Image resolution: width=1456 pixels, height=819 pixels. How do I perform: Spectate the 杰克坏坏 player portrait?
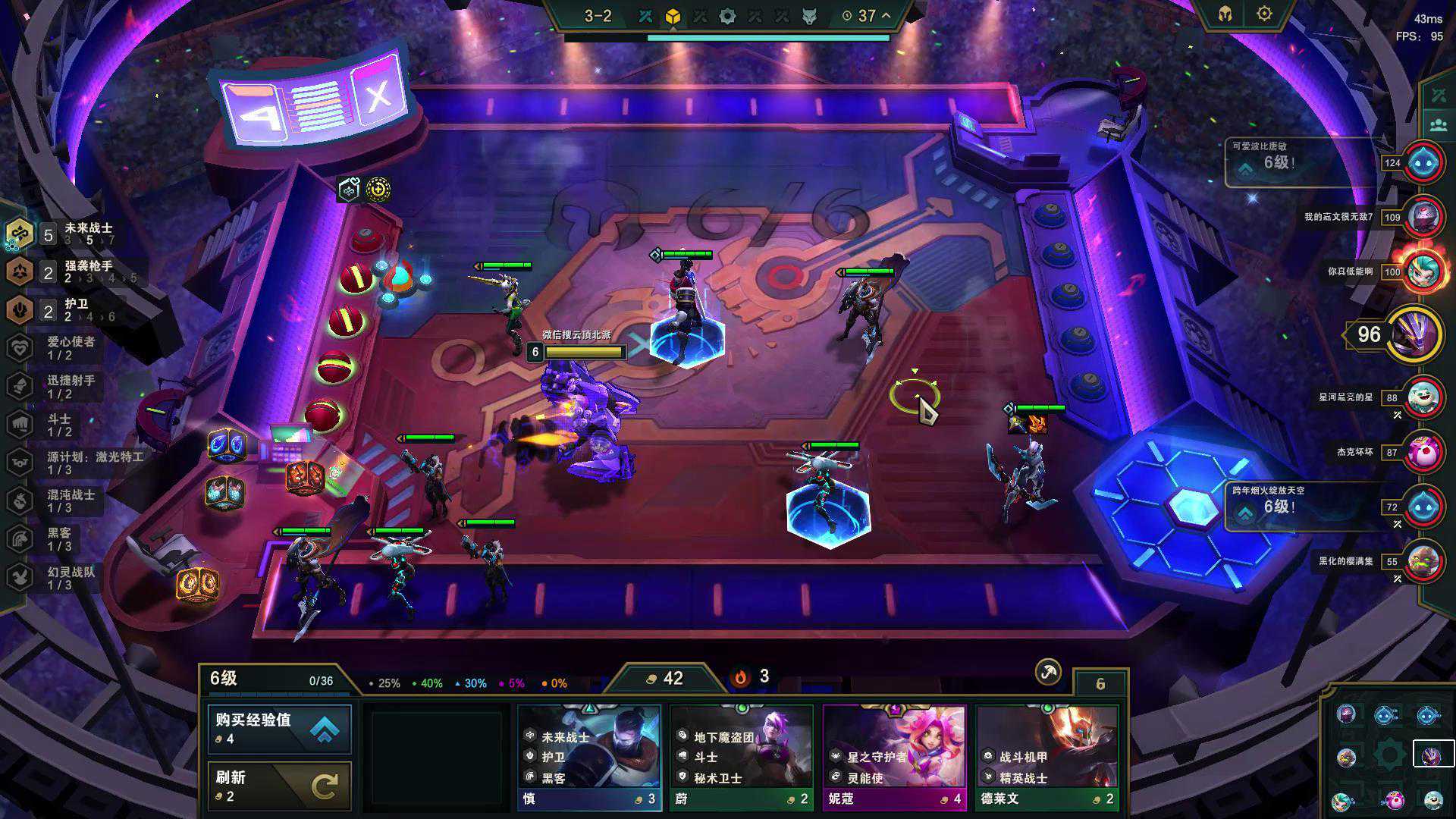[x=1423, y=452]
